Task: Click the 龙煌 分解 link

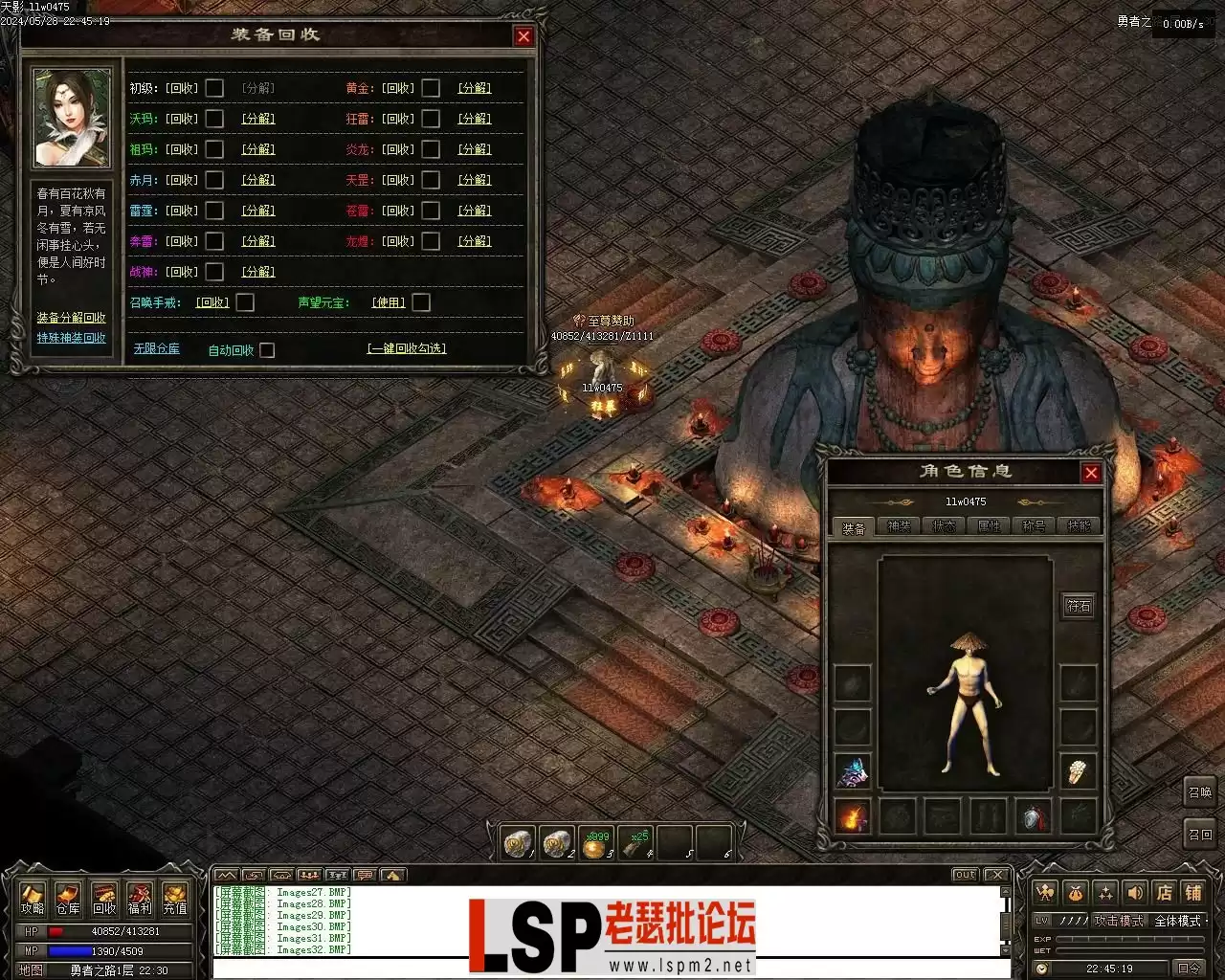Action: (475, 241)
